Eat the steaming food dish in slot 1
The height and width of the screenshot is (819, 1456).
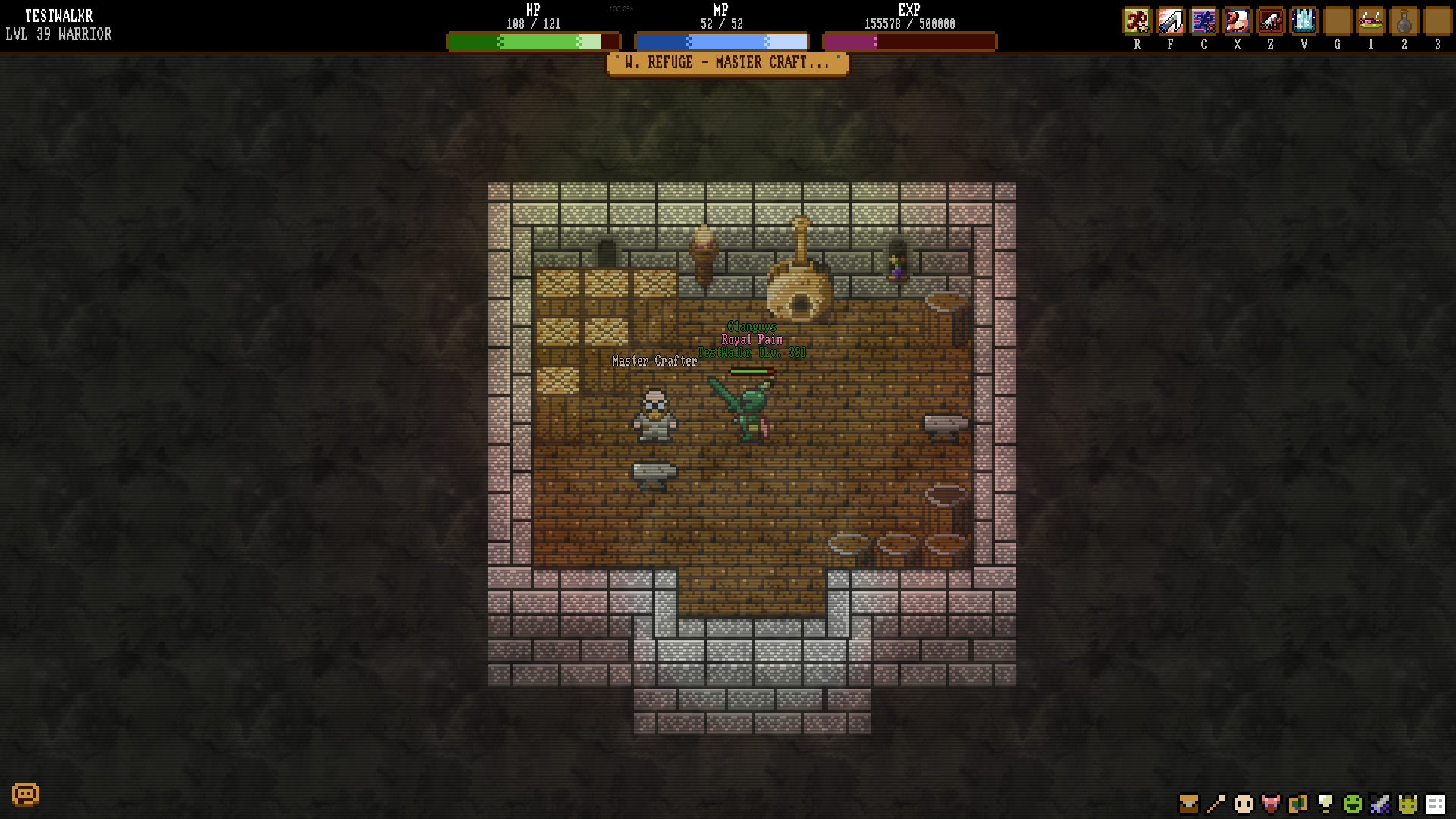pyautogui.click(x=1370, y=21)
